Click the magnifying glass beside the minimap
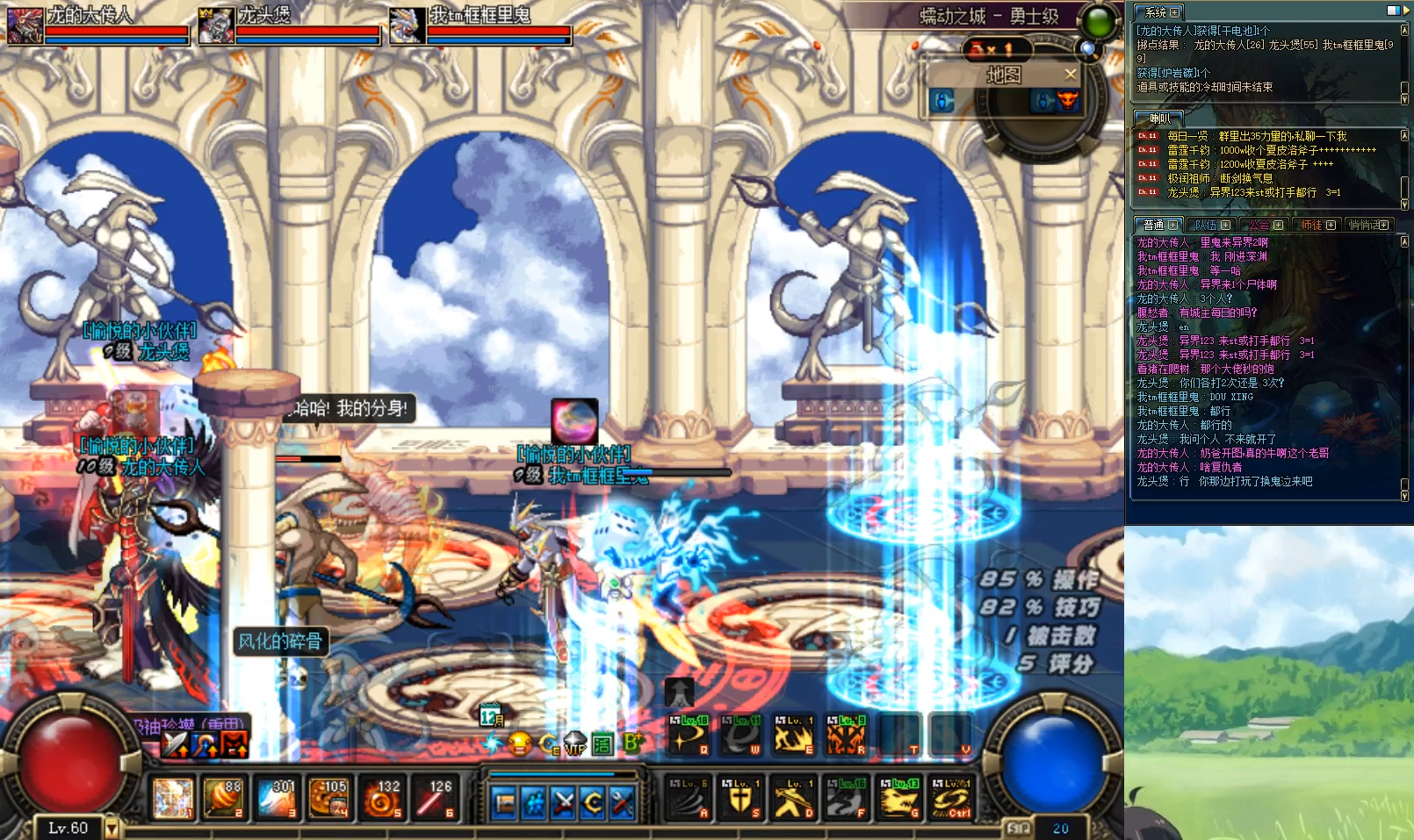 pyautogui.click(x=1088, y=49)
